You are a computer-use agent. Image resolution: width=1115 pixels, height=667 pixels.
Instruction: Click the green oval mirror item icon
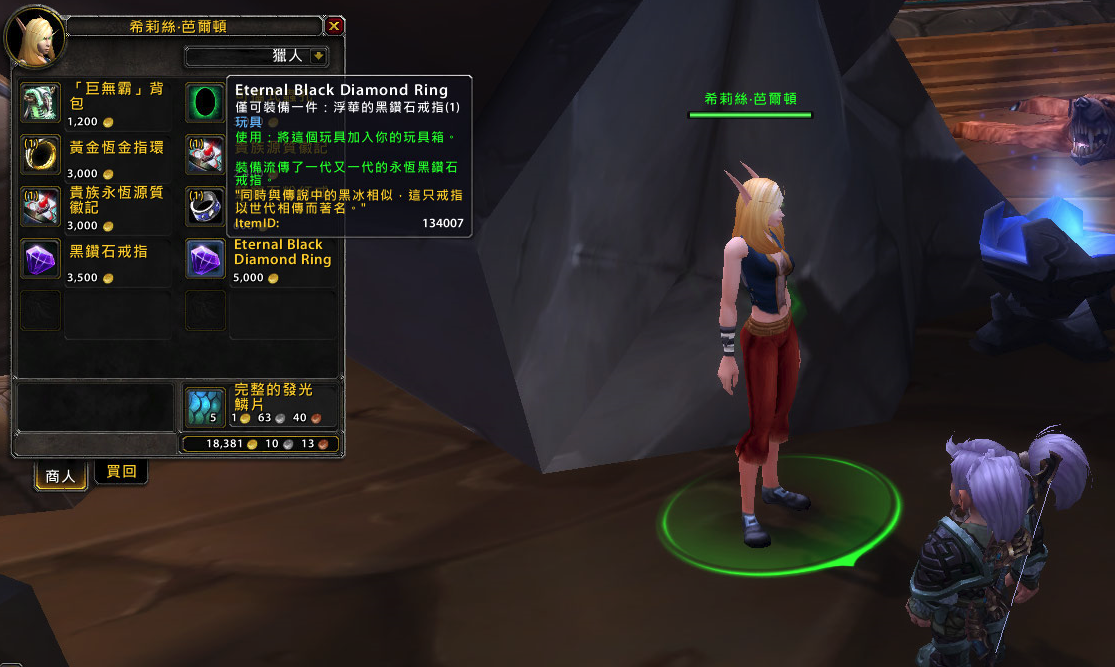point(206,102)
